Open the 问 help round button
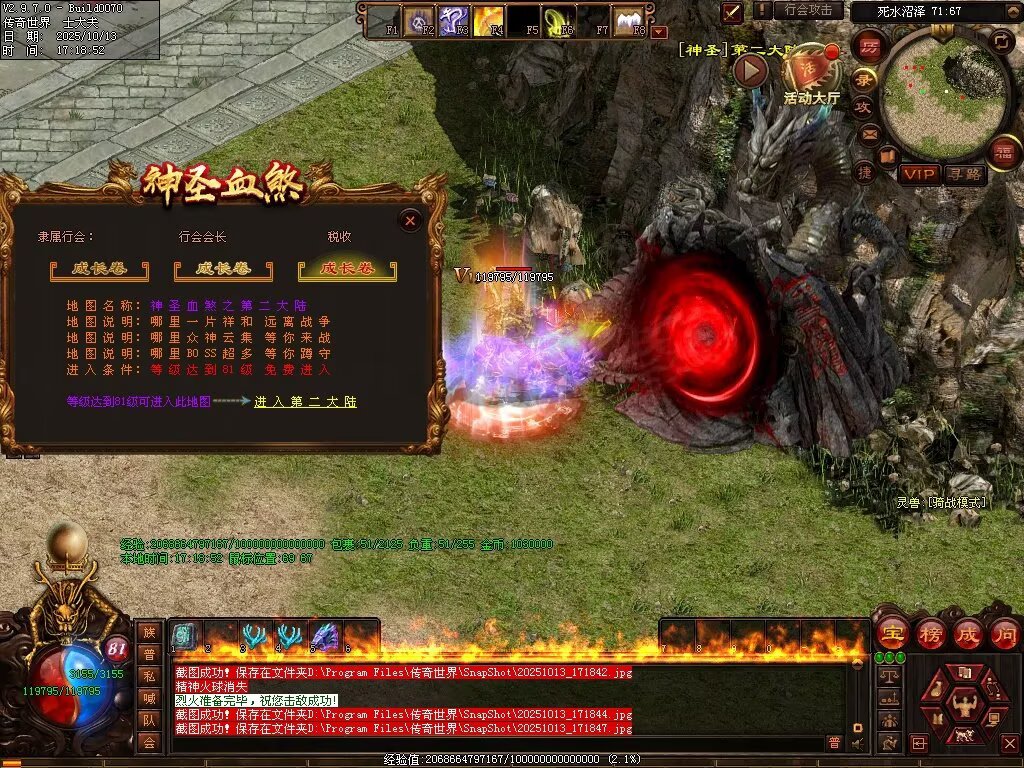This screenshot has height=768, width=1024. pos(1005,634)
